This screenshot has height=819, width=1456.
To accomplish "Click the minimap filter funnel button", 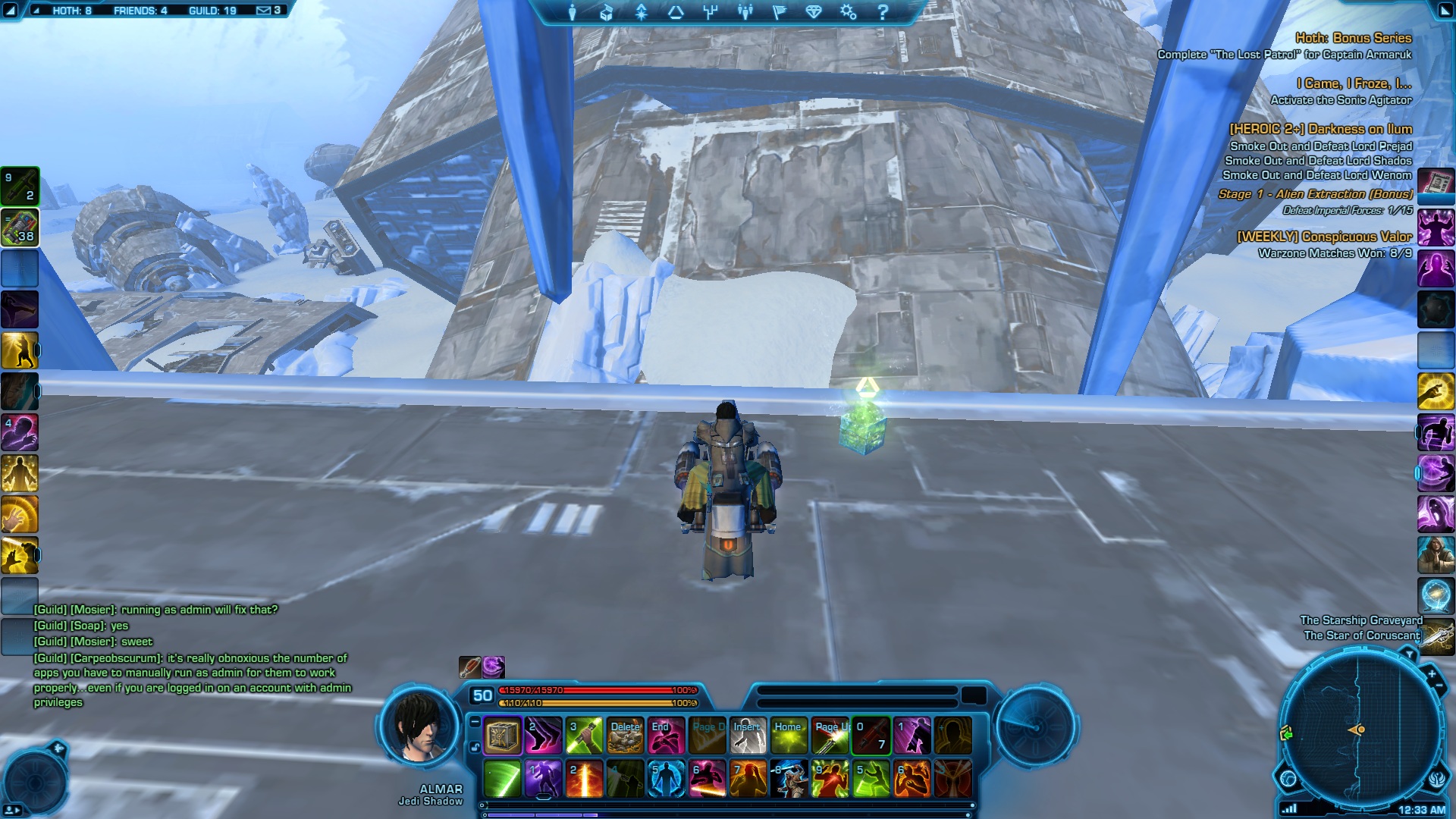I will coord(1409,654).
